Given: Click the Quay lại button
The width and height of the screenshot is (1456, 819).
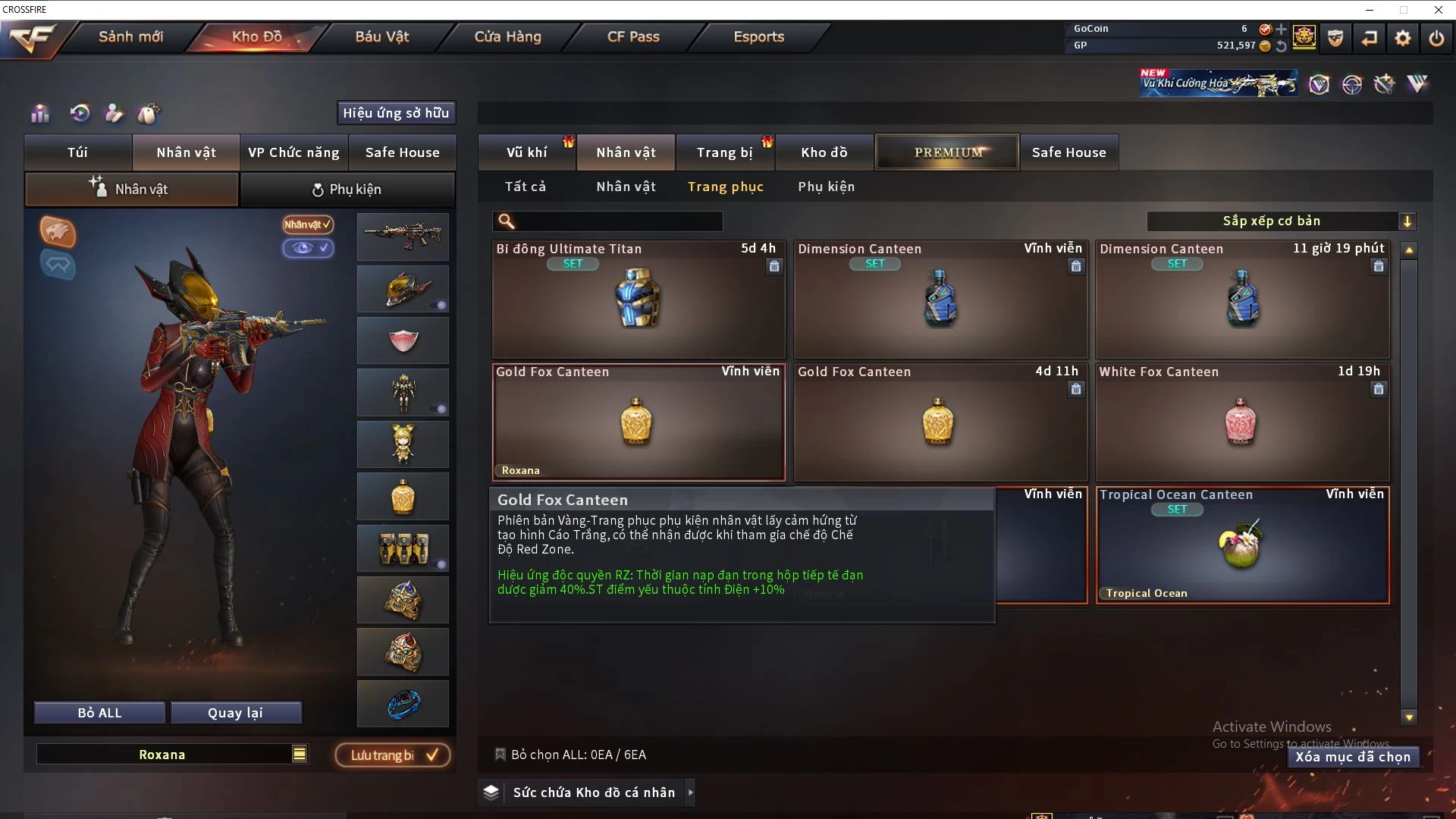Looking at the screenshot, I should pyautogui.click(x=235, y=713).
